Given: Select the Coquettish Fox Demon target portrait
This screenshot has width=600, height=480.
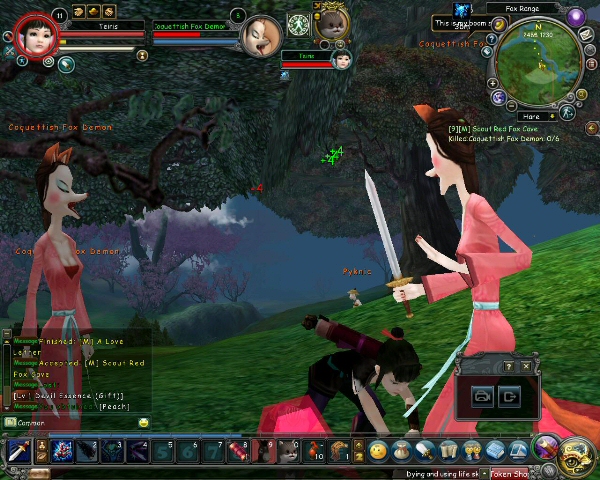Looking at the screenshot, I should point(260,37).
